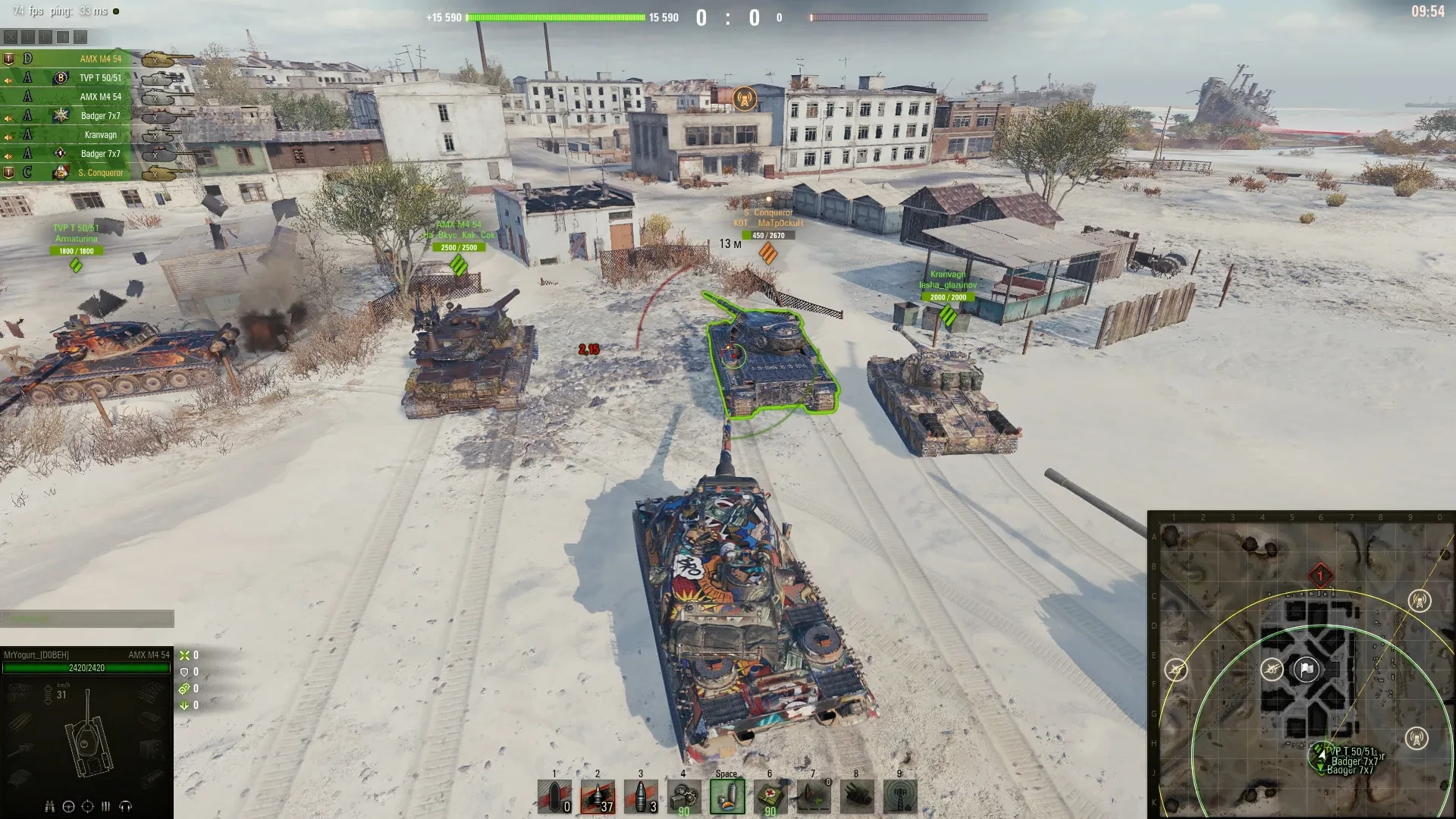Click the muted speaker icon beside Kranvagn

(x=8, y=137)
